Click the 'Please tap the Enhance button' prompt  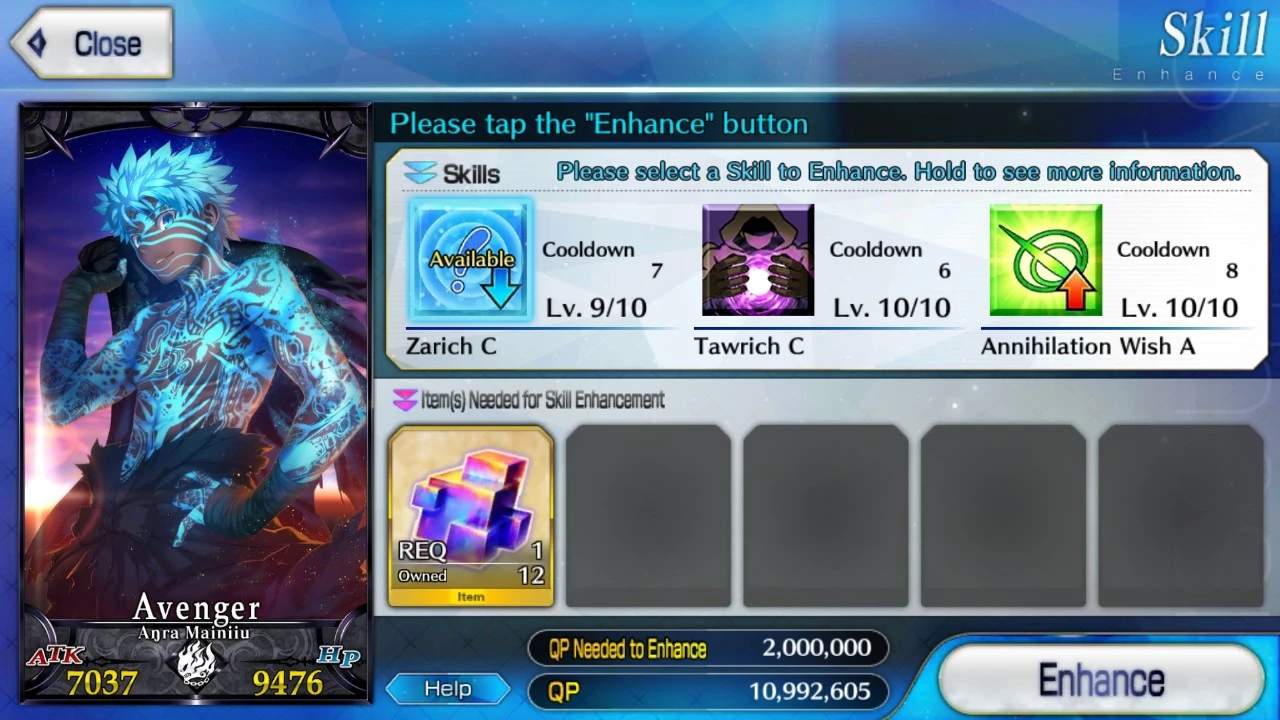(599, 123)
